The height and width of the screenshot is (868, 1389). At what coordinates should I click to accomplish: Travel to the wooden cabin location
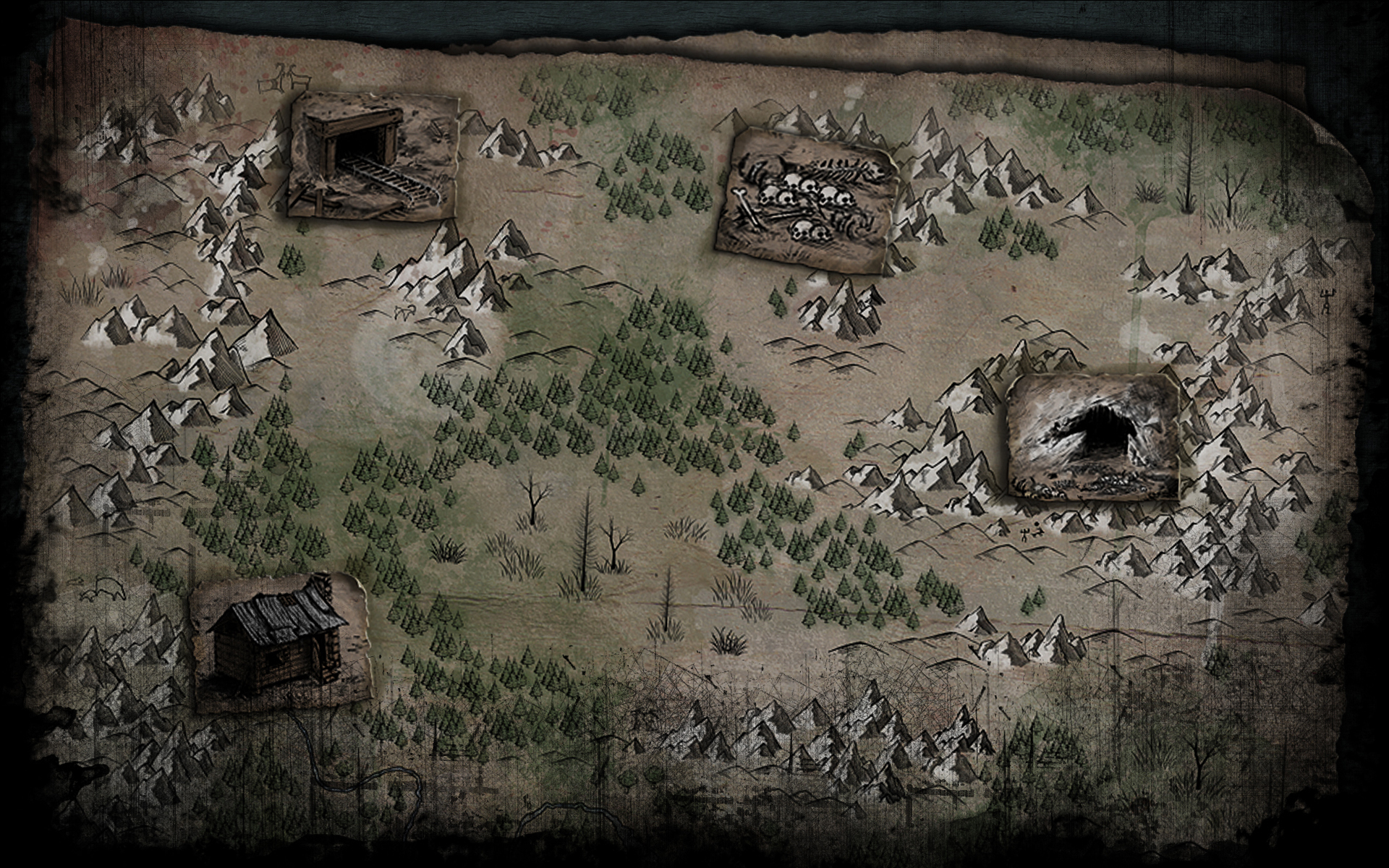(281, 639)
